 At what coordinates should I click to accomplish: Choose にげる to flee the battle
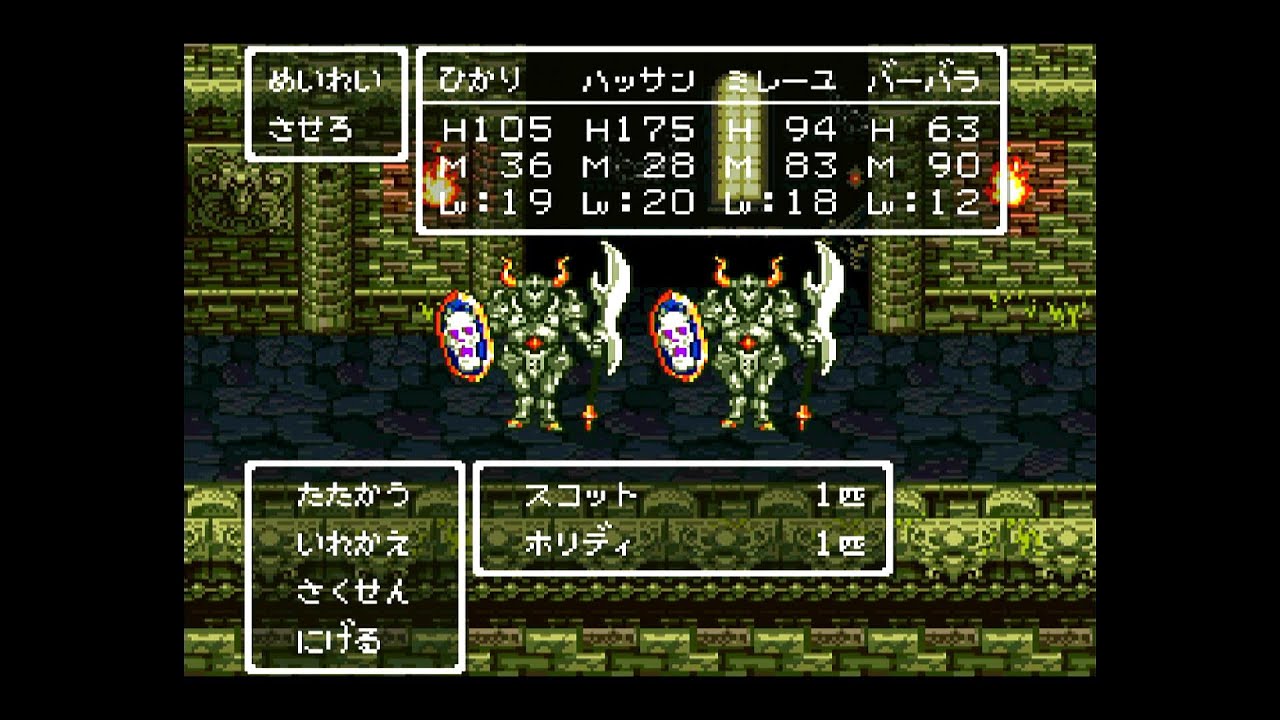pos(339,640)
